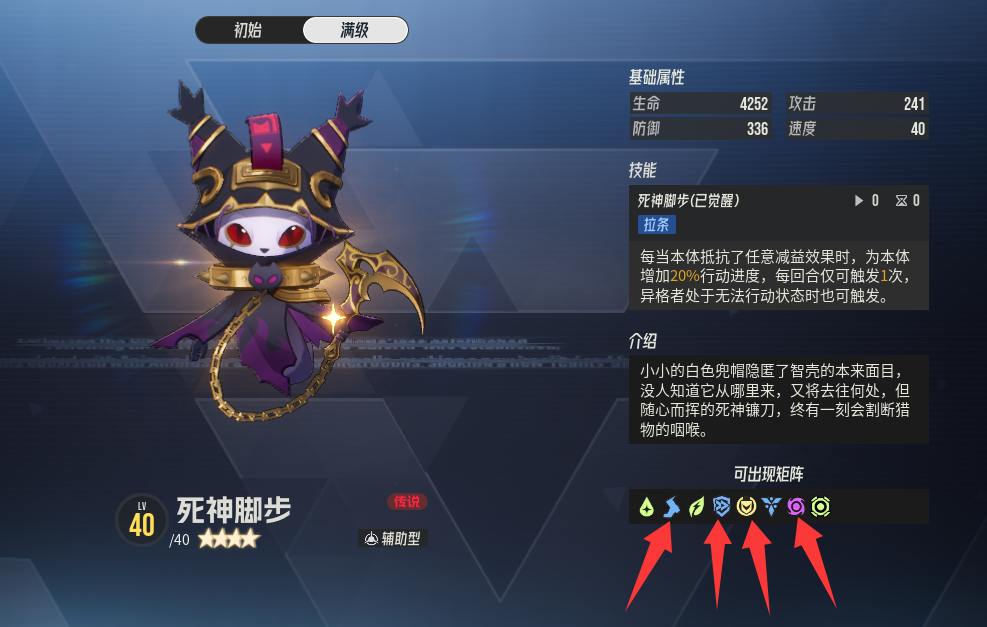Image resolution: width=987 pixels, height=627 pixels.
Task: Choose the blue winged emblem matrix icon
Action: (x=771, y=507)
